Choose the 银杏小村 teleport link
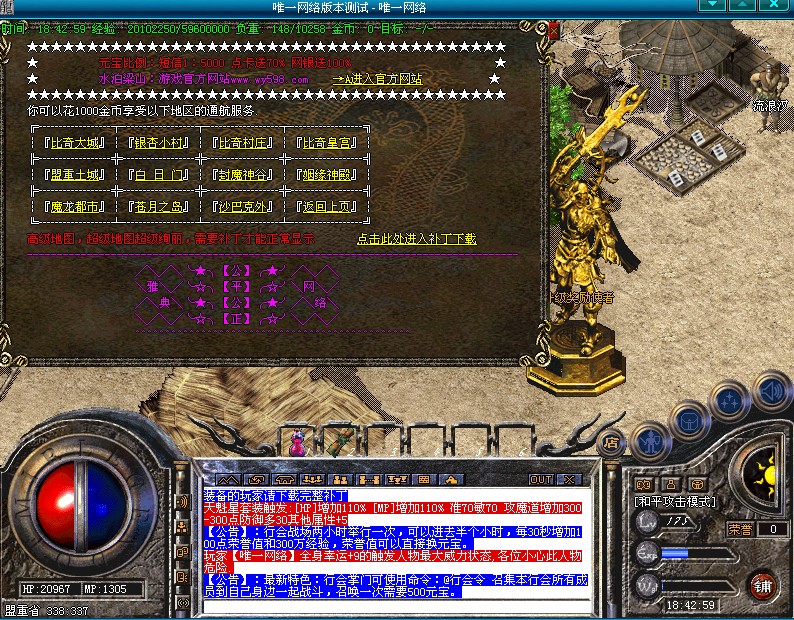The width and height of the screenshot is (794, 620). click(x=158, y=142)
